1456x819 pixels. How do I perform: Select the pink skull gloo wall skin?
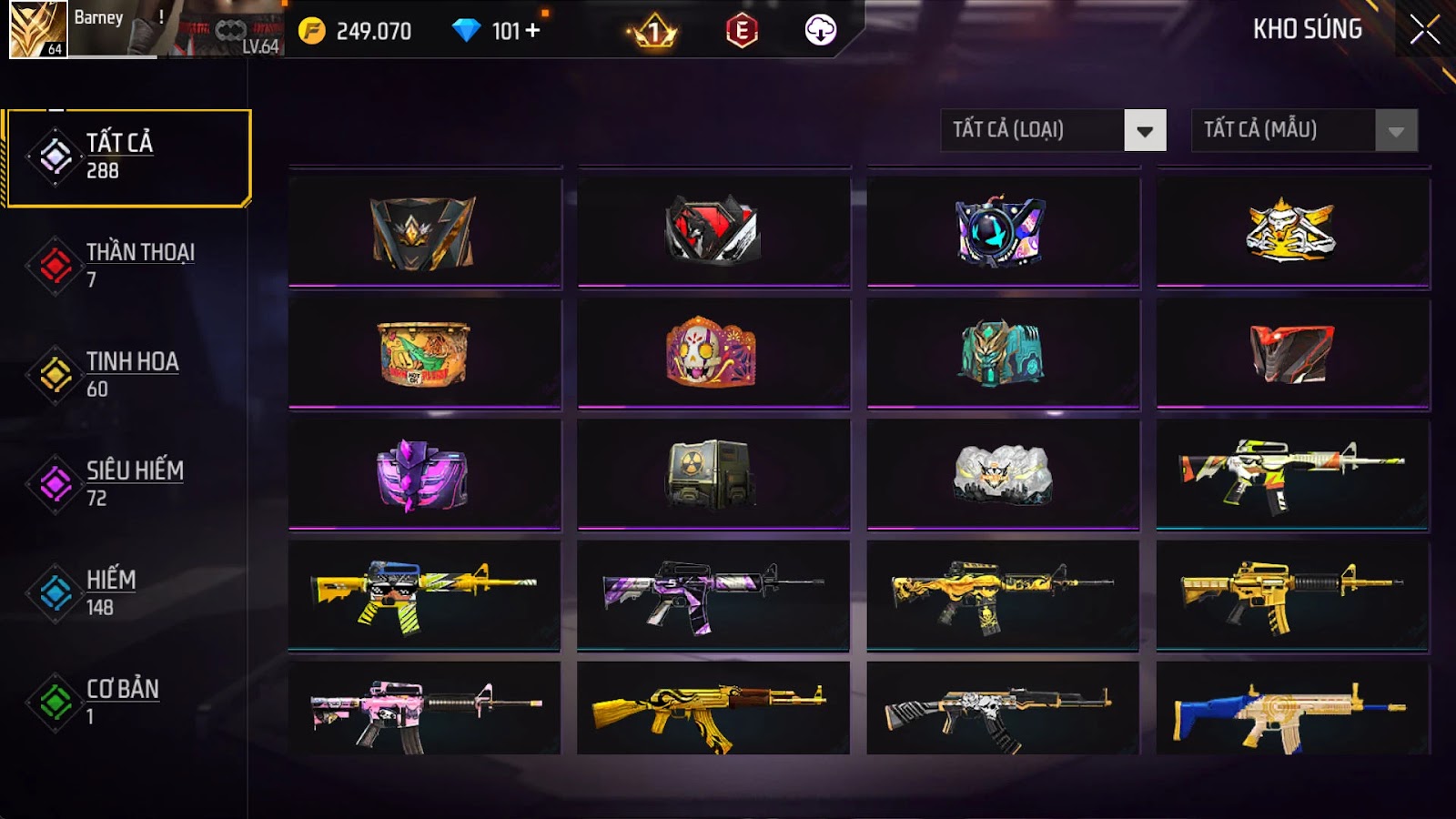[713, 352]
